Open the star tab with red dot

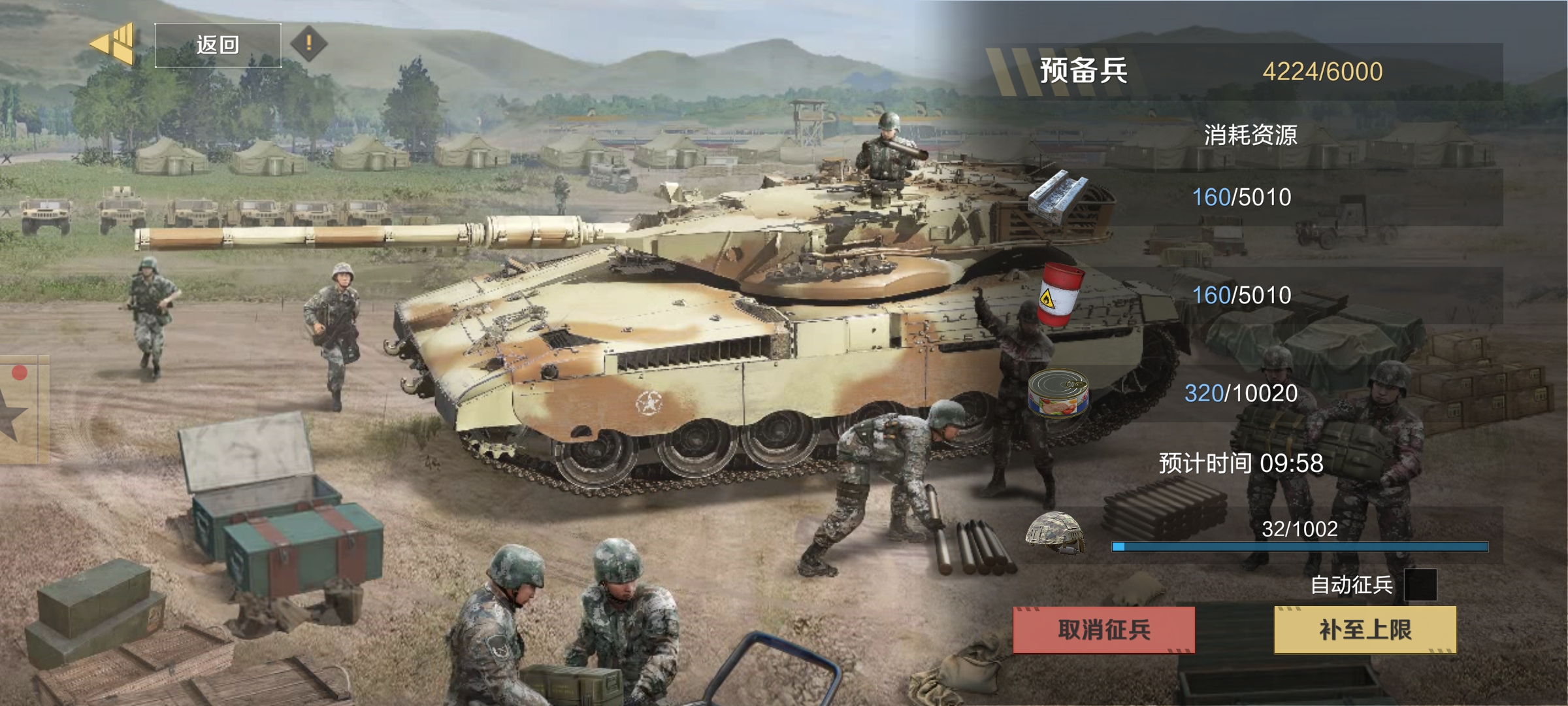click(20, 409)
